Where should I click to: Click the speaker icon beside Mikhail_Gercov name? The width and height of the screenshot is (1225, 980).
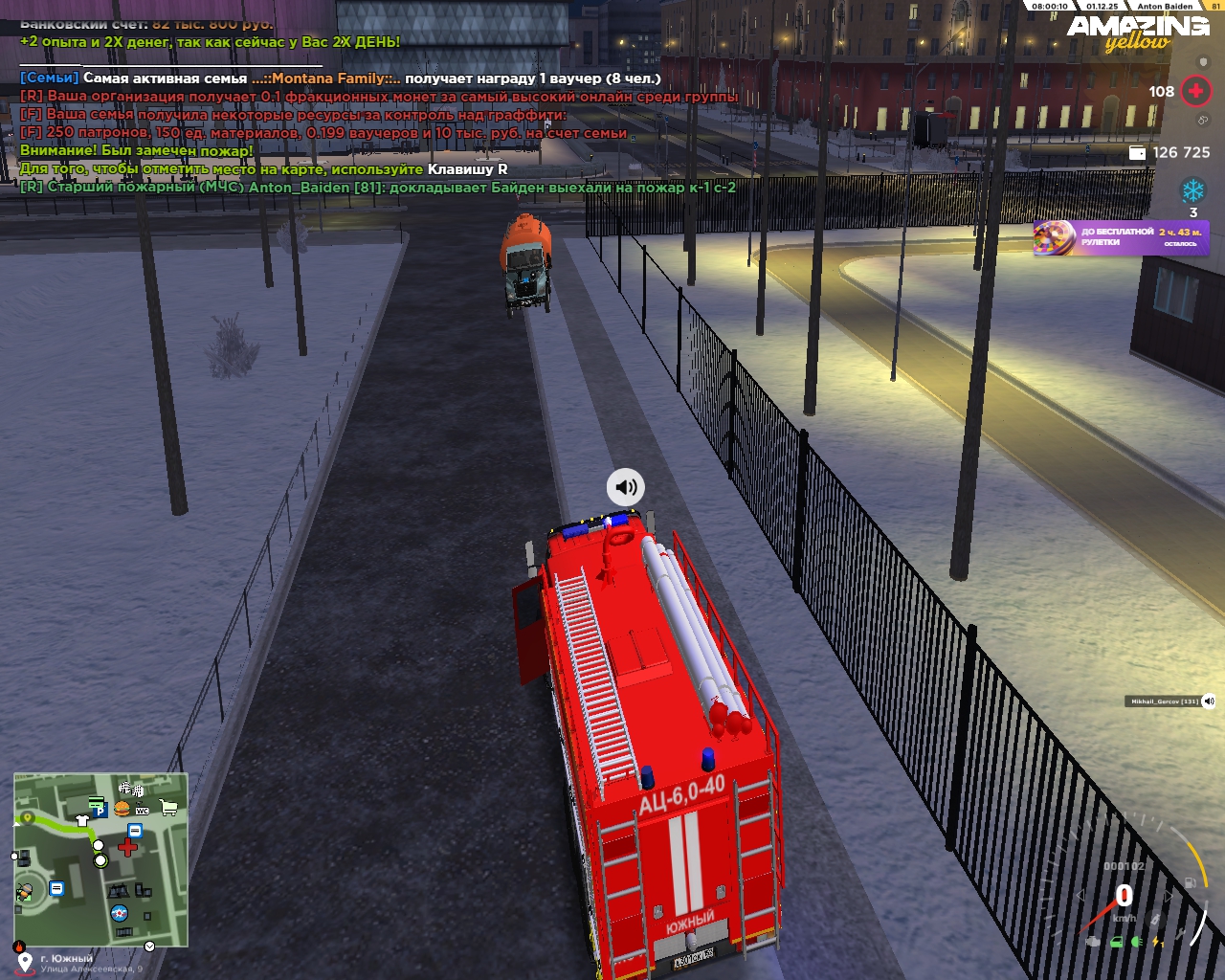1209,701
